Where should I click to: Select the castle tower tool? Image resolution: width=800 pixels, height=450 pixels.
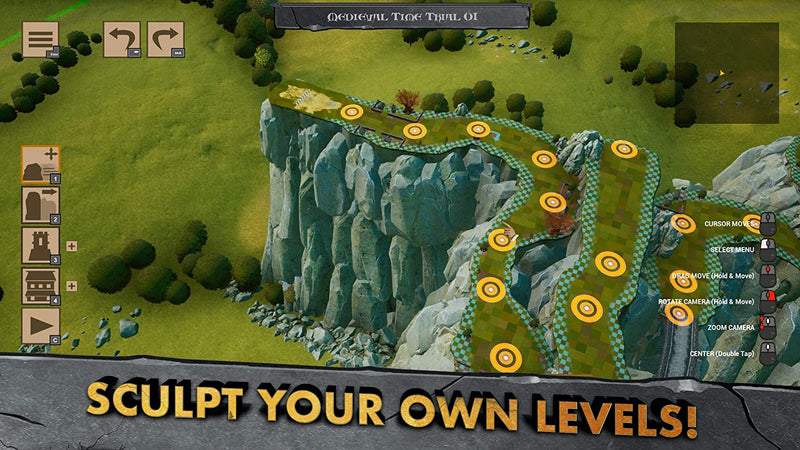coord(40,245)
